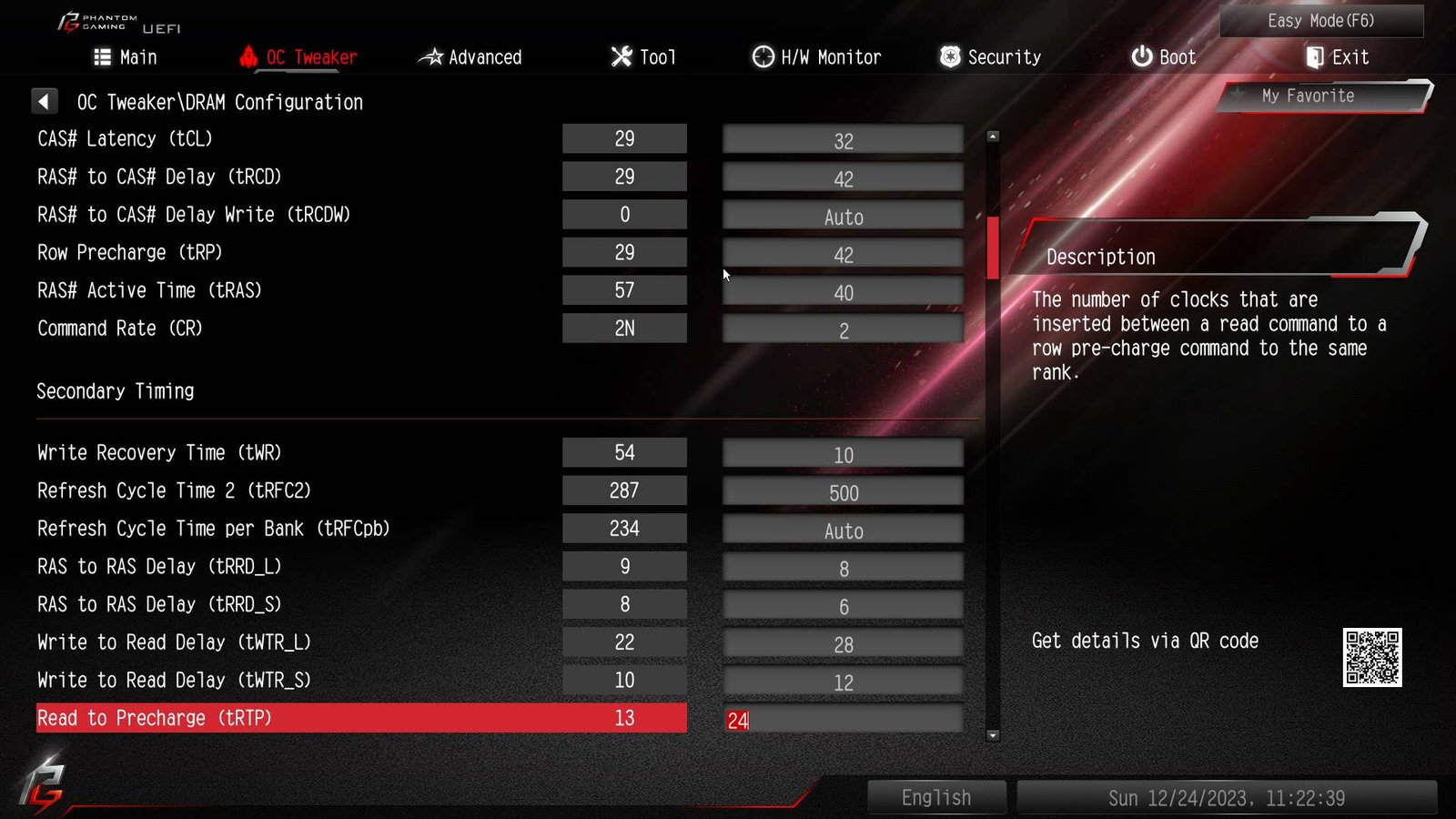Click the Read to Precharge (tRTP) field
This screenshot has width=1456, height=819.
[x=843, y=721]
